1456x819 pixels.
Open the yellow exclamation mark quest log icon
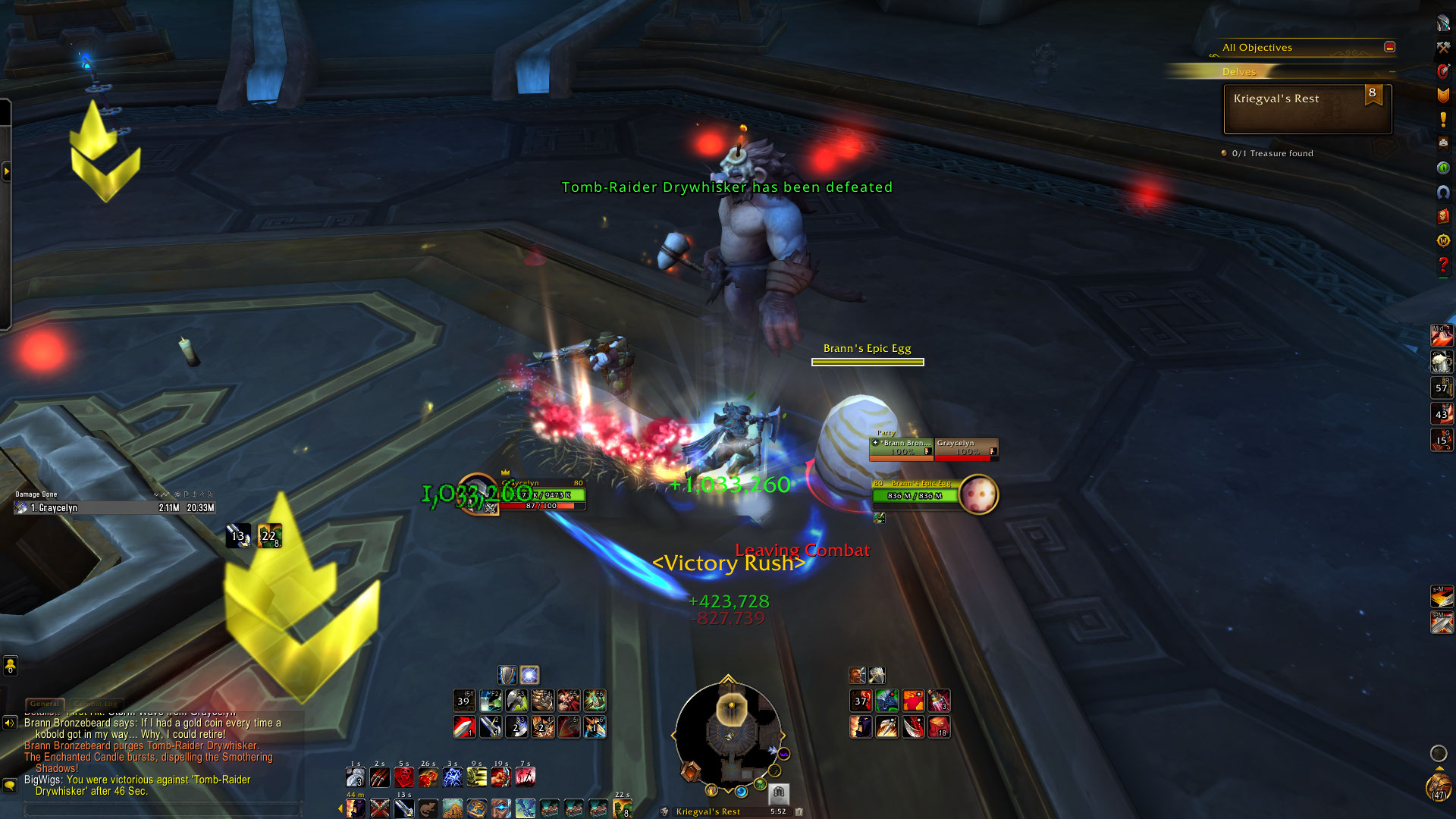click(x=1443, y=119)
